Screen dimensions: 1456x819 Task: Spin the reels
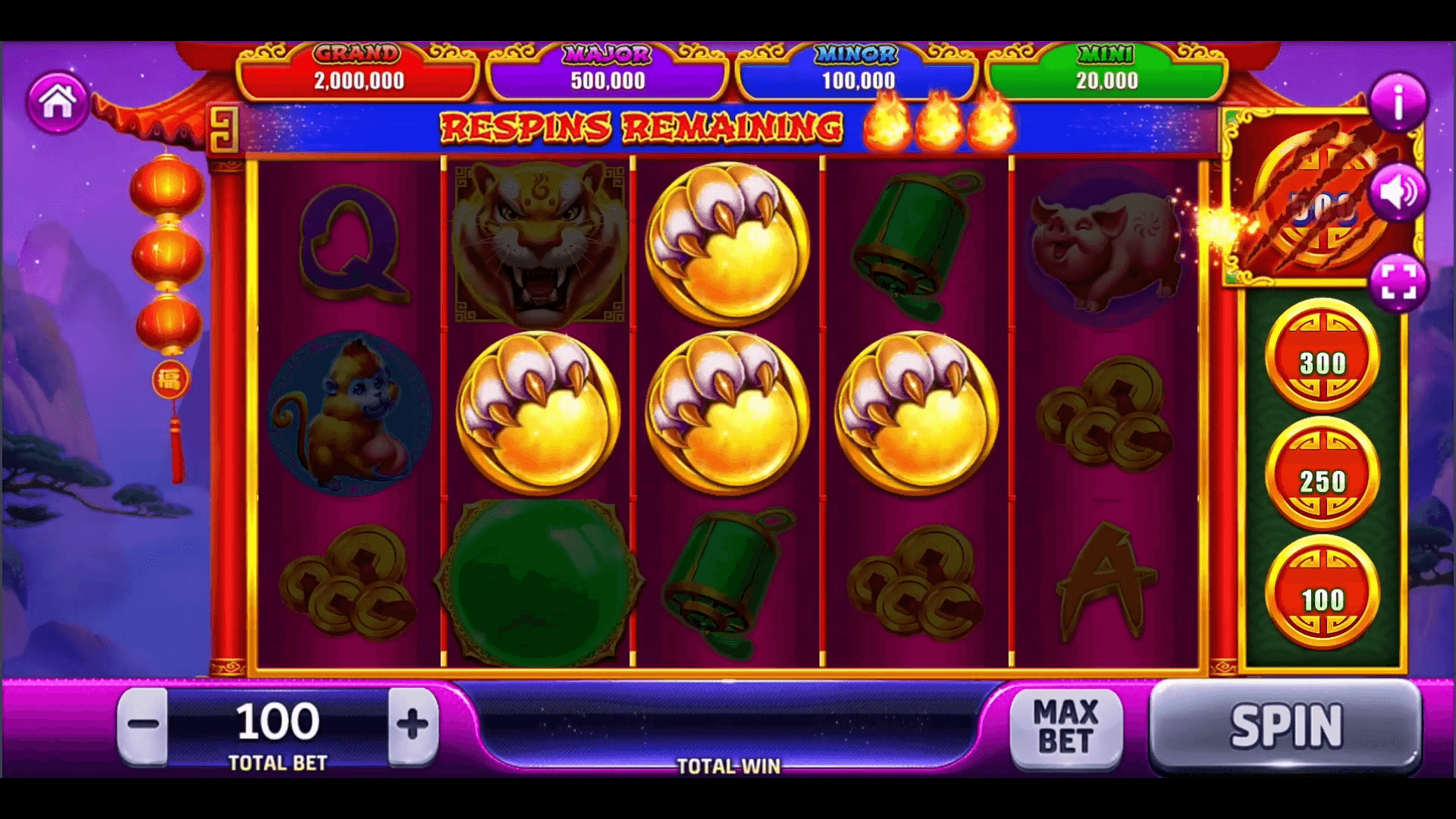[x=1285, y=726]
